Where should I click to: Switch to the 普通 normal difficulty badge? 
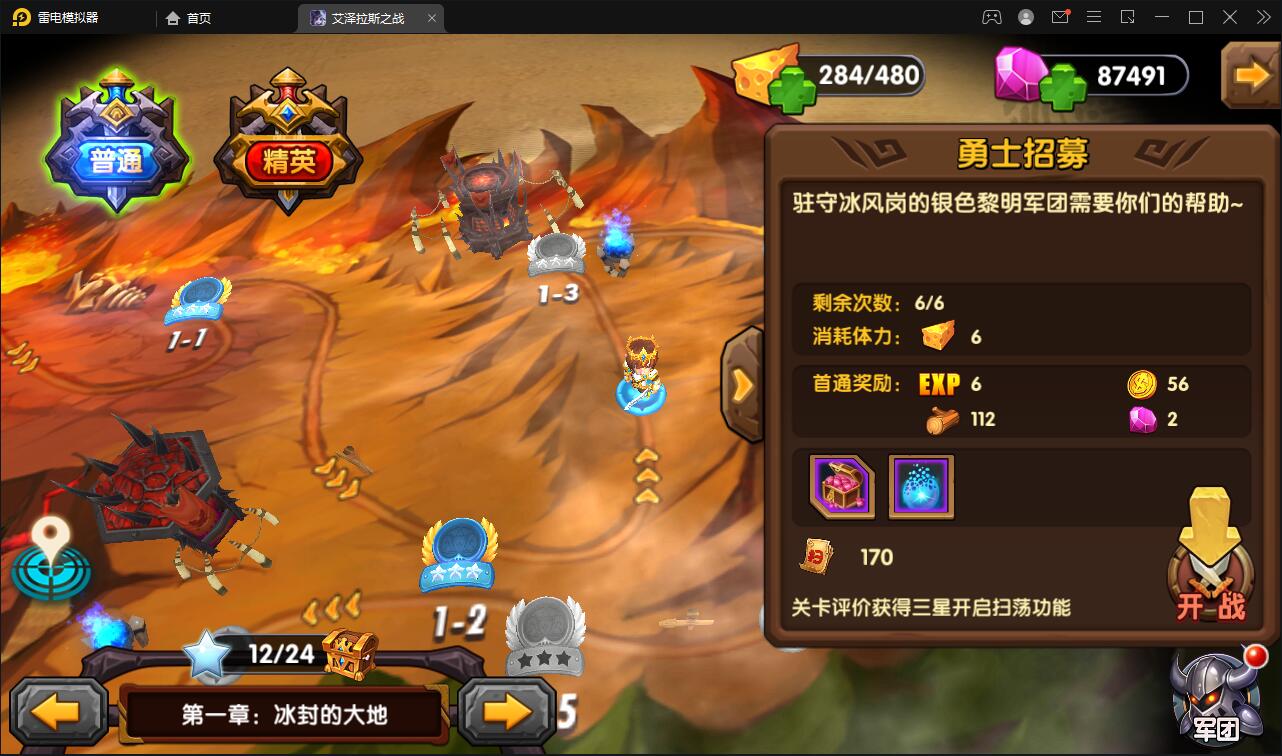click(x=117, y=148)
